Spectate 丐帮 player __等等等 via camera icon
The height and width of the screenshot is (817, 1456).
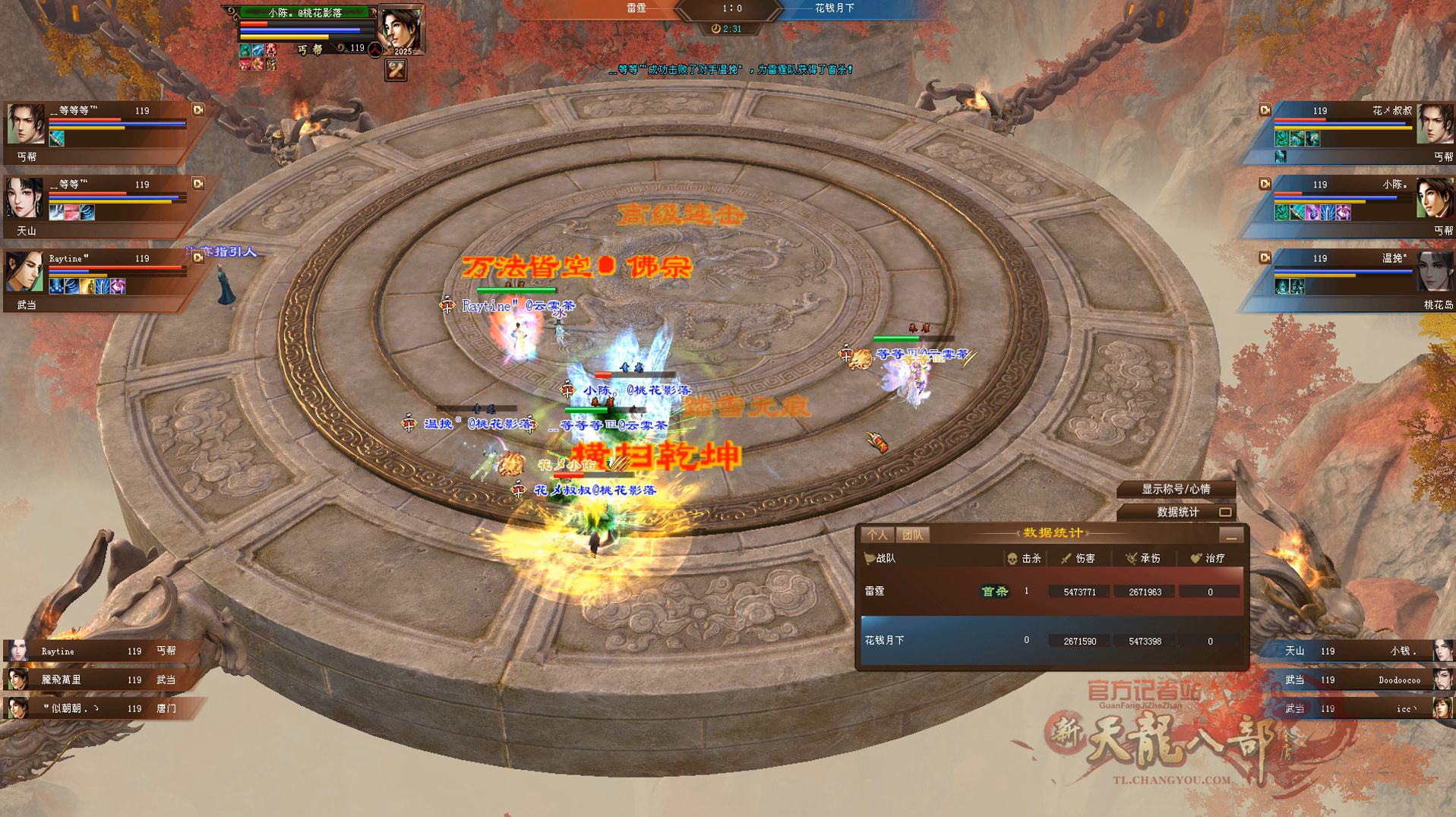click(x=198, y=110)
